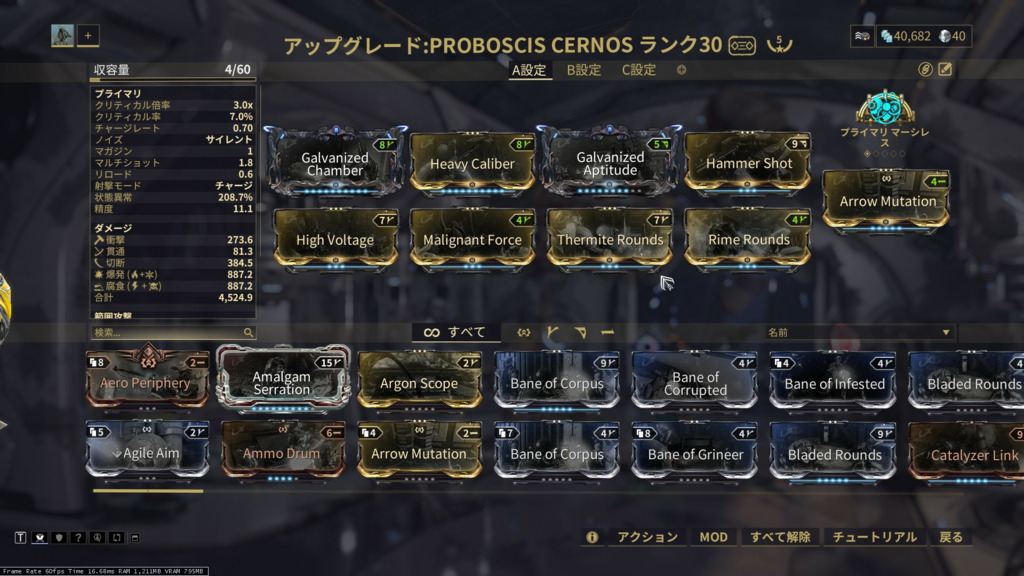Click the Rime Rounds mod slot

click(749, 240)
